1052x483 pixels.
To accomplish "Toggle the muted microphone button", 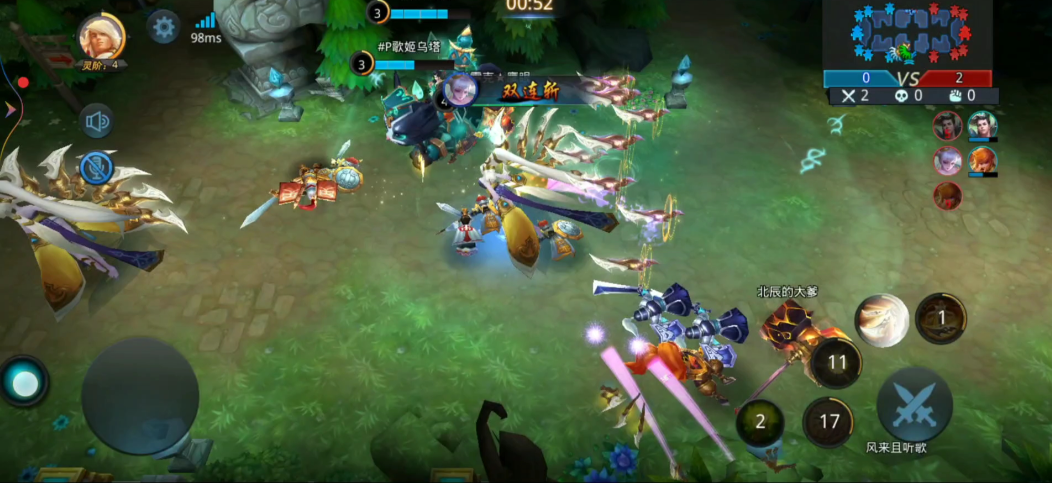I will coord(97,167).
